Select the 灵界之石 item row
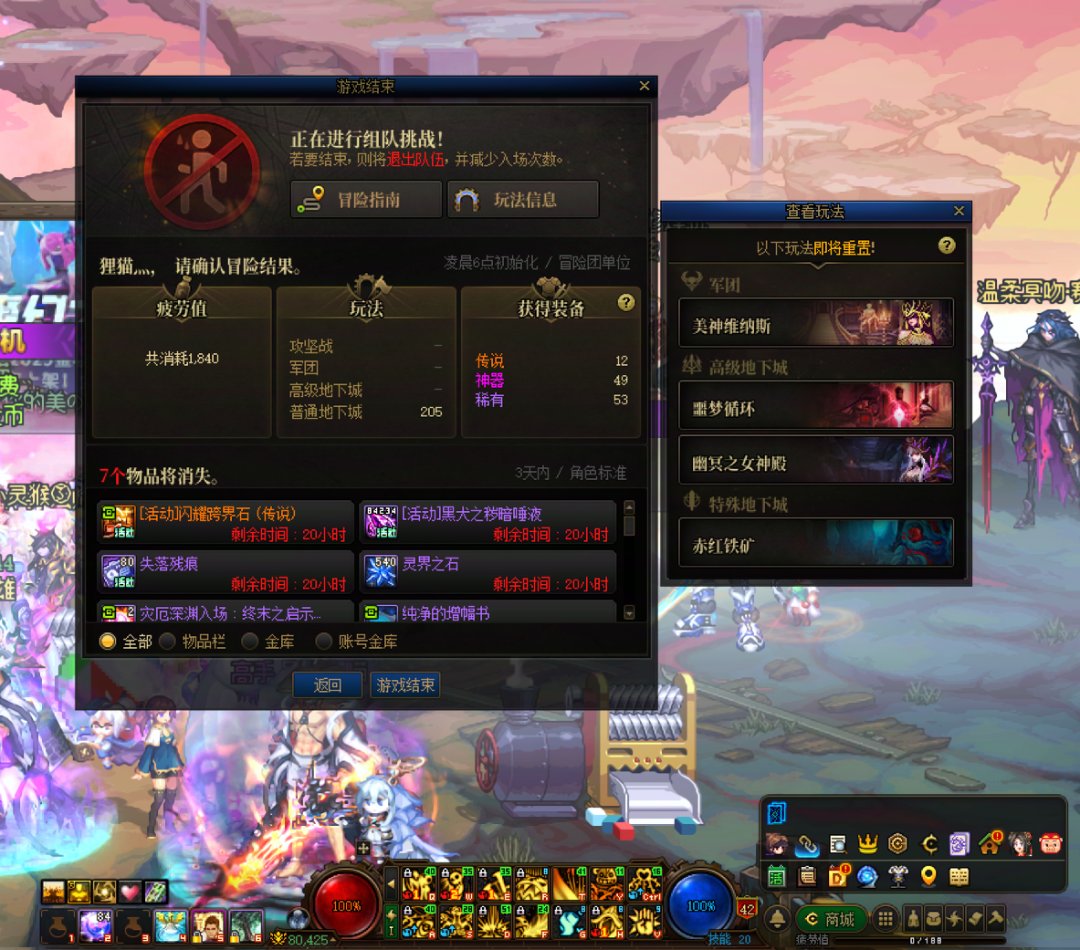 487,572
